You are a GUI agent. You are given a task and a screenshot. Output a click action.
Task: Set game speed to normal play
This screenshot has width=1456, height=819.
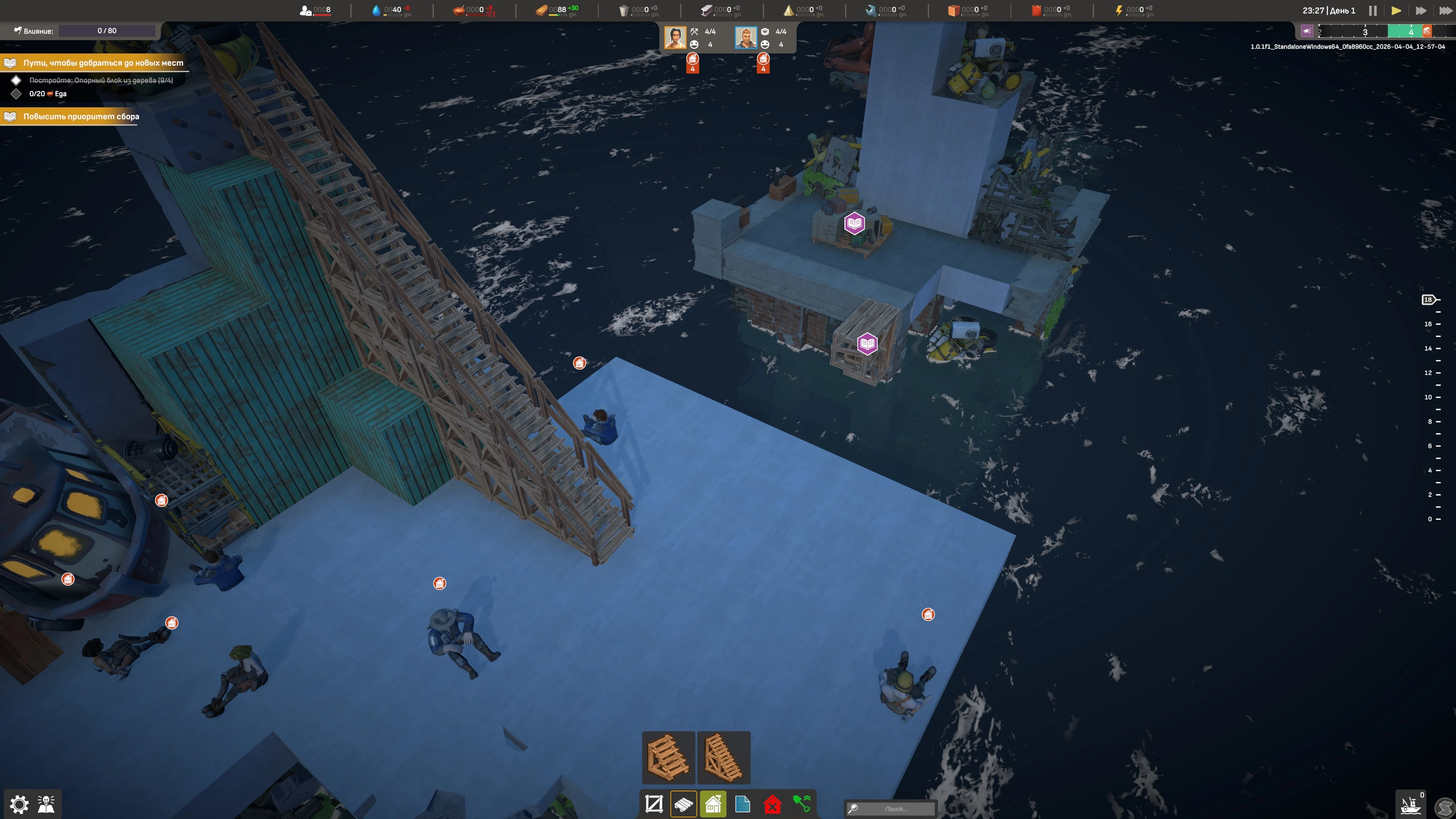1396,11
